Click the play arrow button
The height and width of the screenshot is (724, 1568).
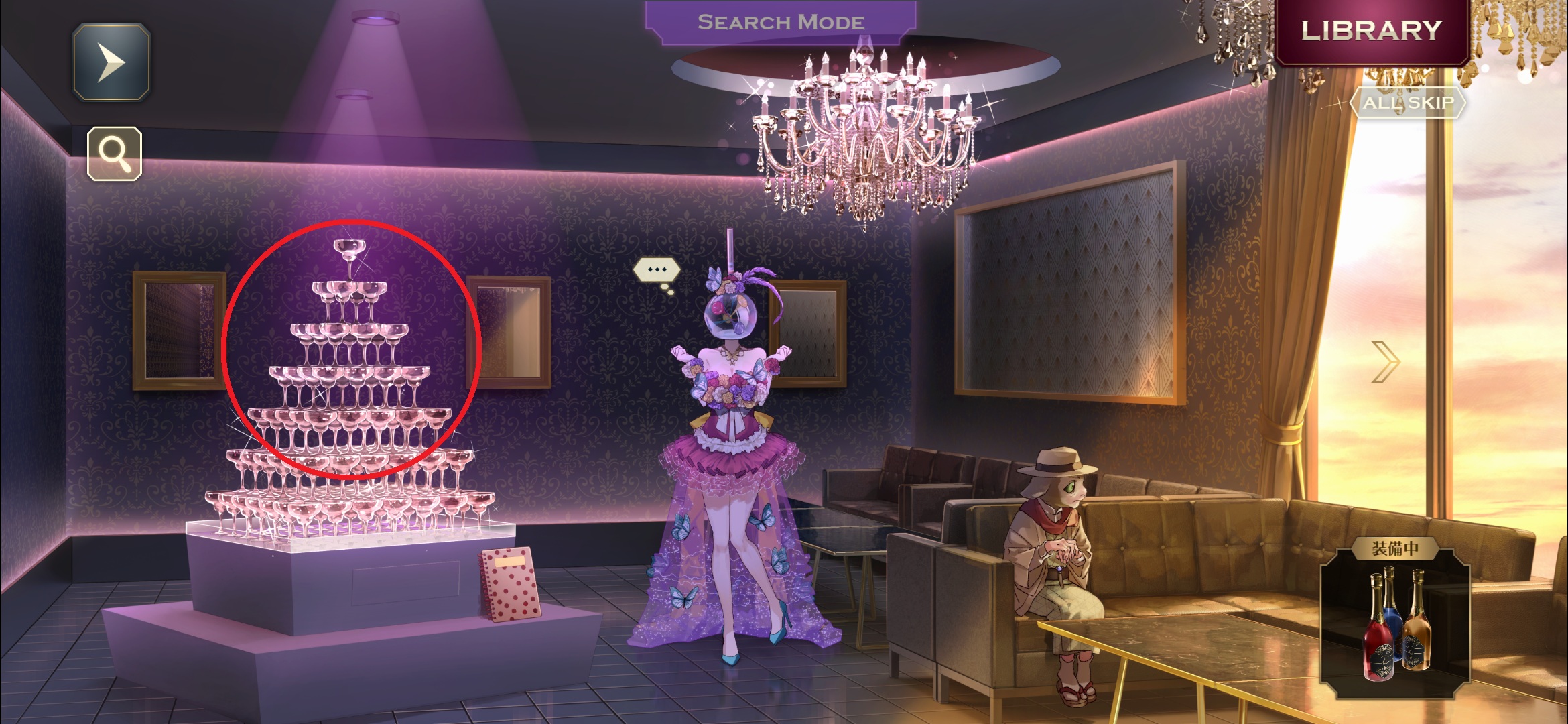click(x=111, y=62)
